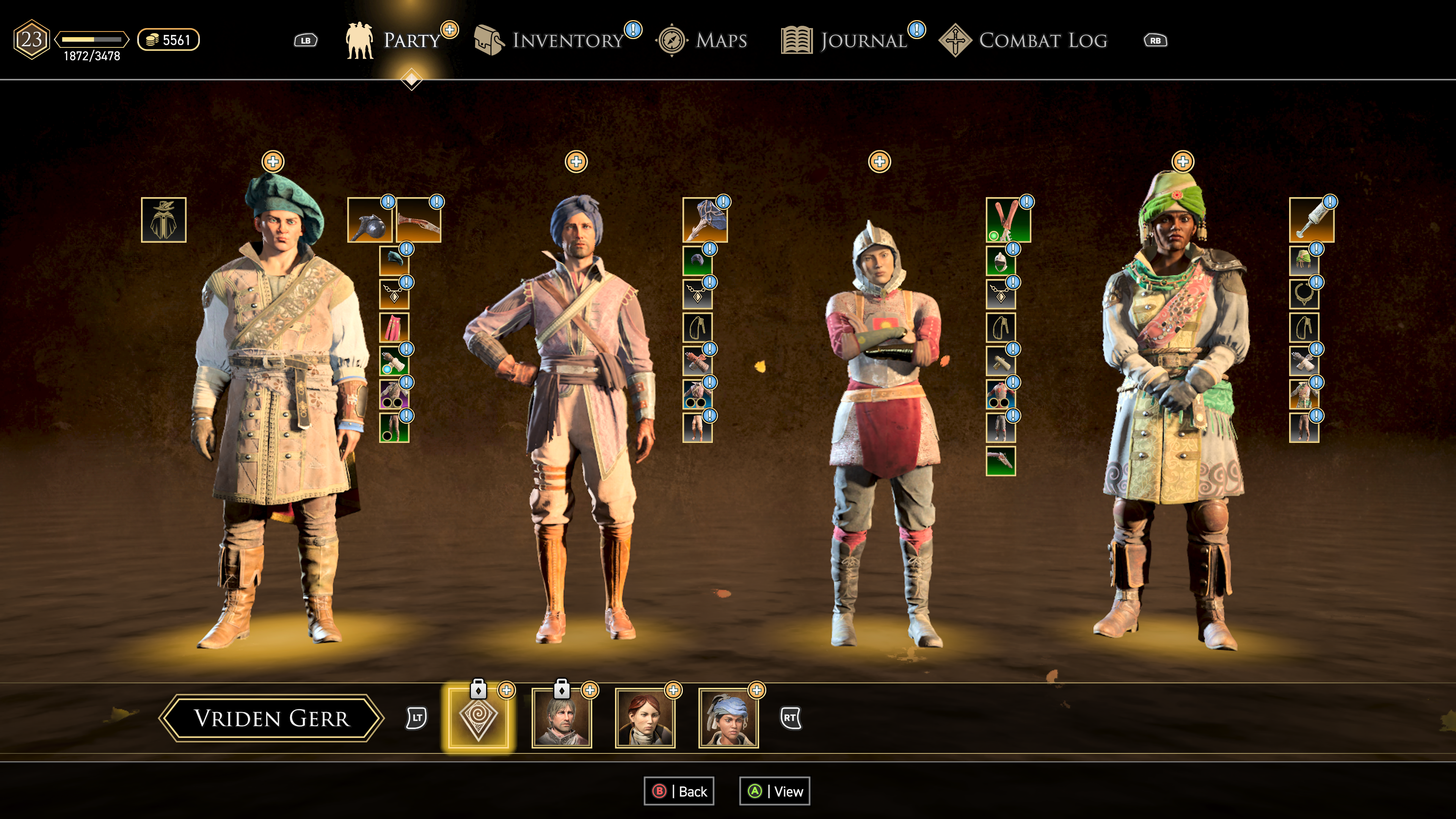Select the green turban headgear slot
Screen dimensions: 1456x819
[x=1304, y=261]
